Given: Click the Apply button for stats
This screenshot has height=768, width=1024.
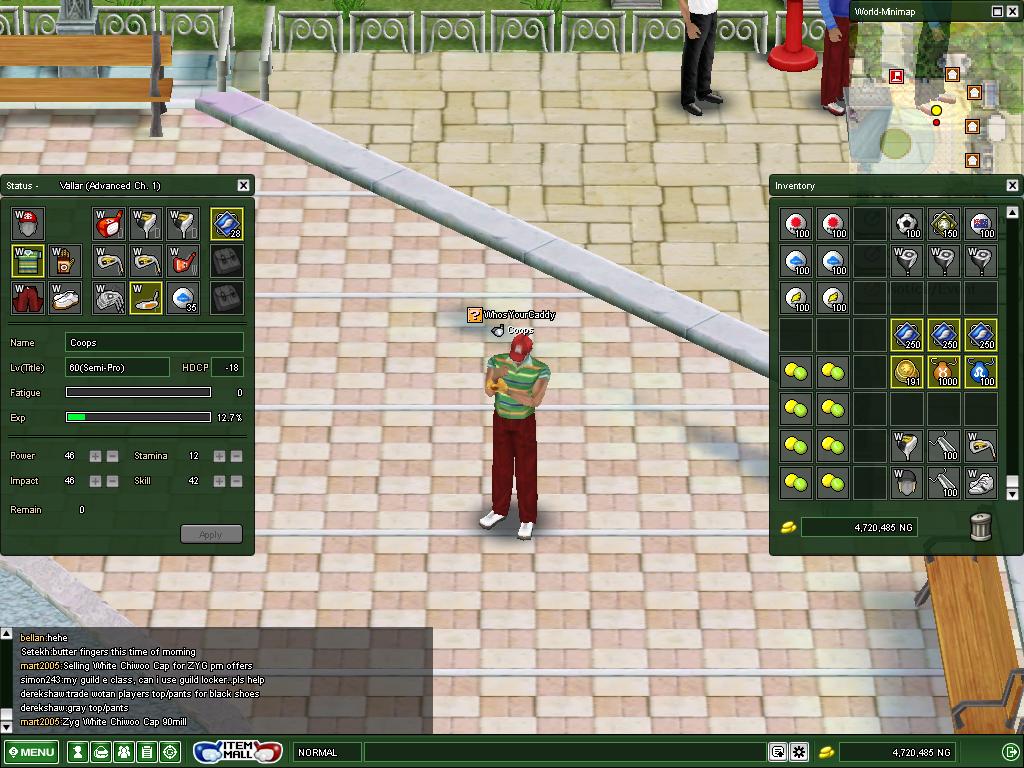Looking at the screenshot, I should 211,534.
